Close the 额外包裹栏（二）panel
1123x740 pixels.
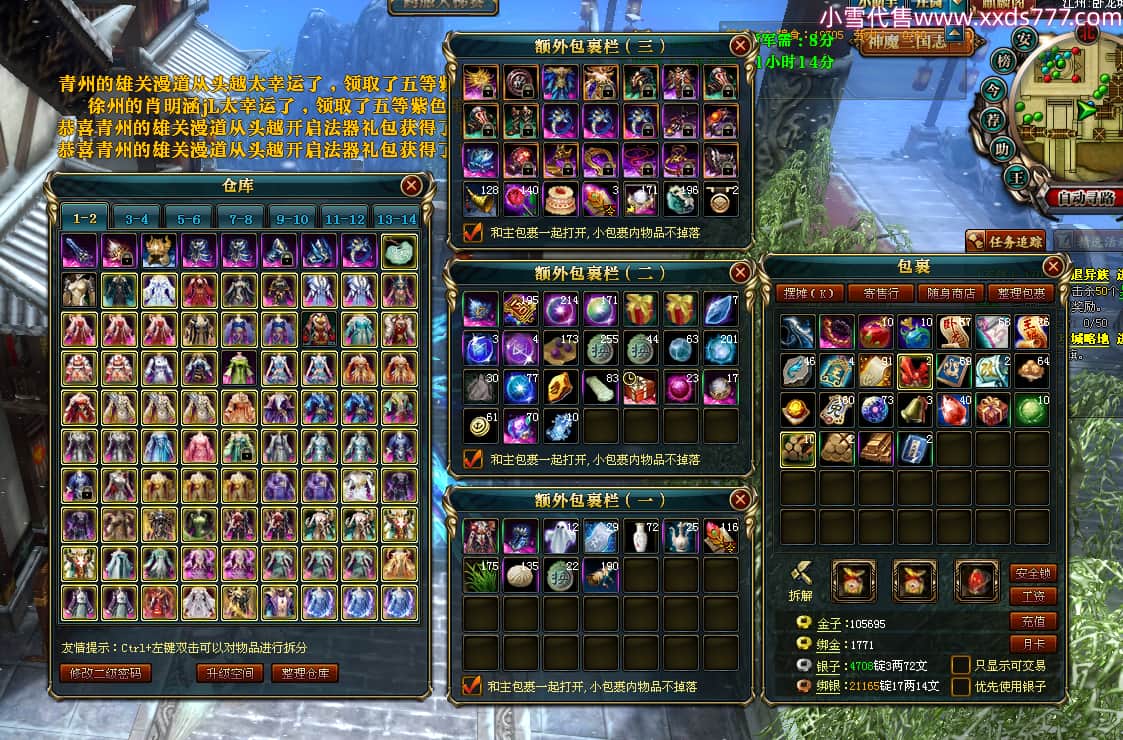740,272
